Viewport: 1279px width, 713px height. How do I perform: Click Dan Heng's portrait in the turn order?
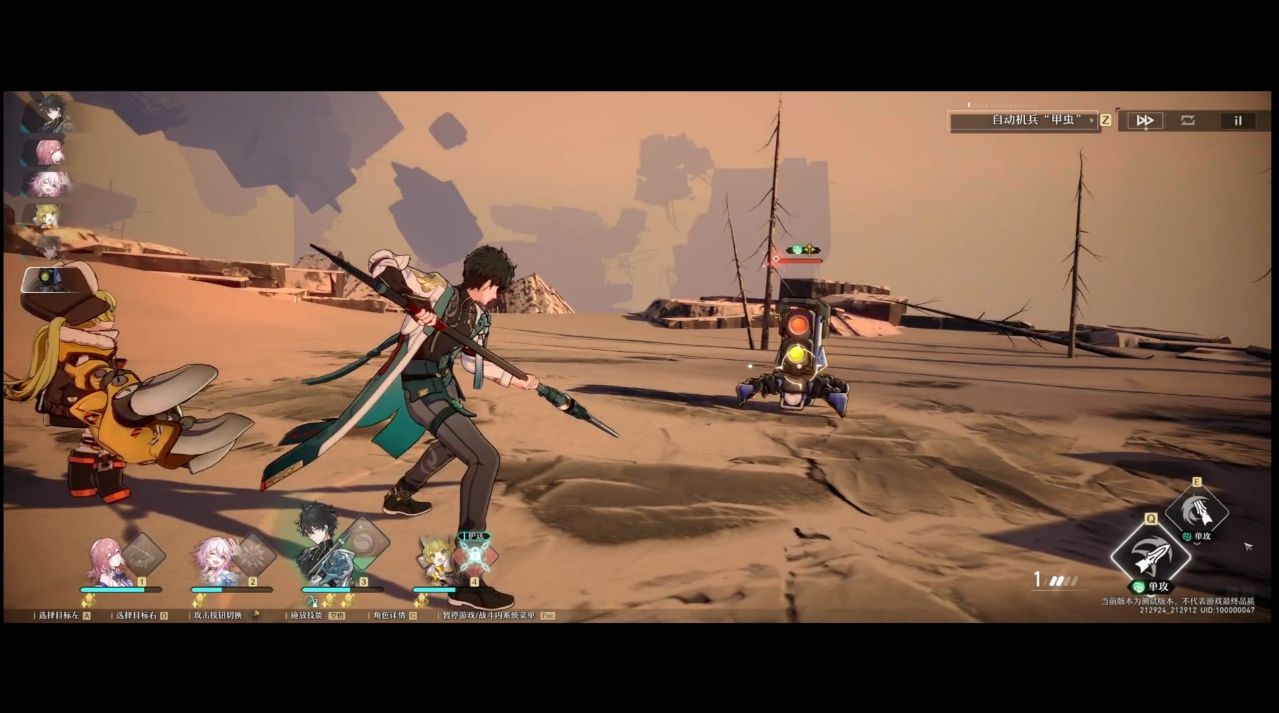coord(50,115)
